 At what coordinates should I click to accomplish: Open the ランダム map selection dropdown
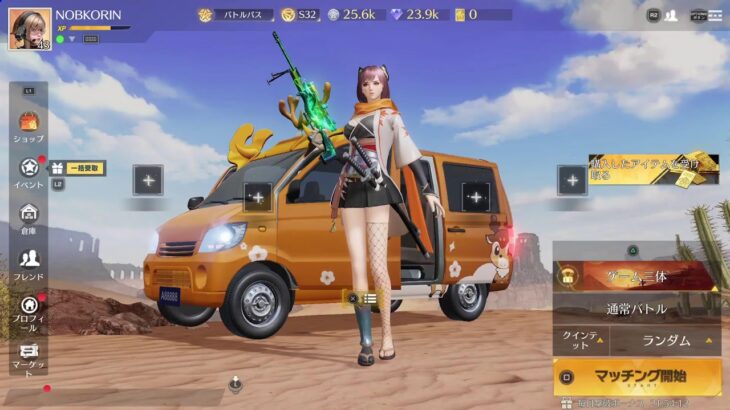(x=667, y=340)
